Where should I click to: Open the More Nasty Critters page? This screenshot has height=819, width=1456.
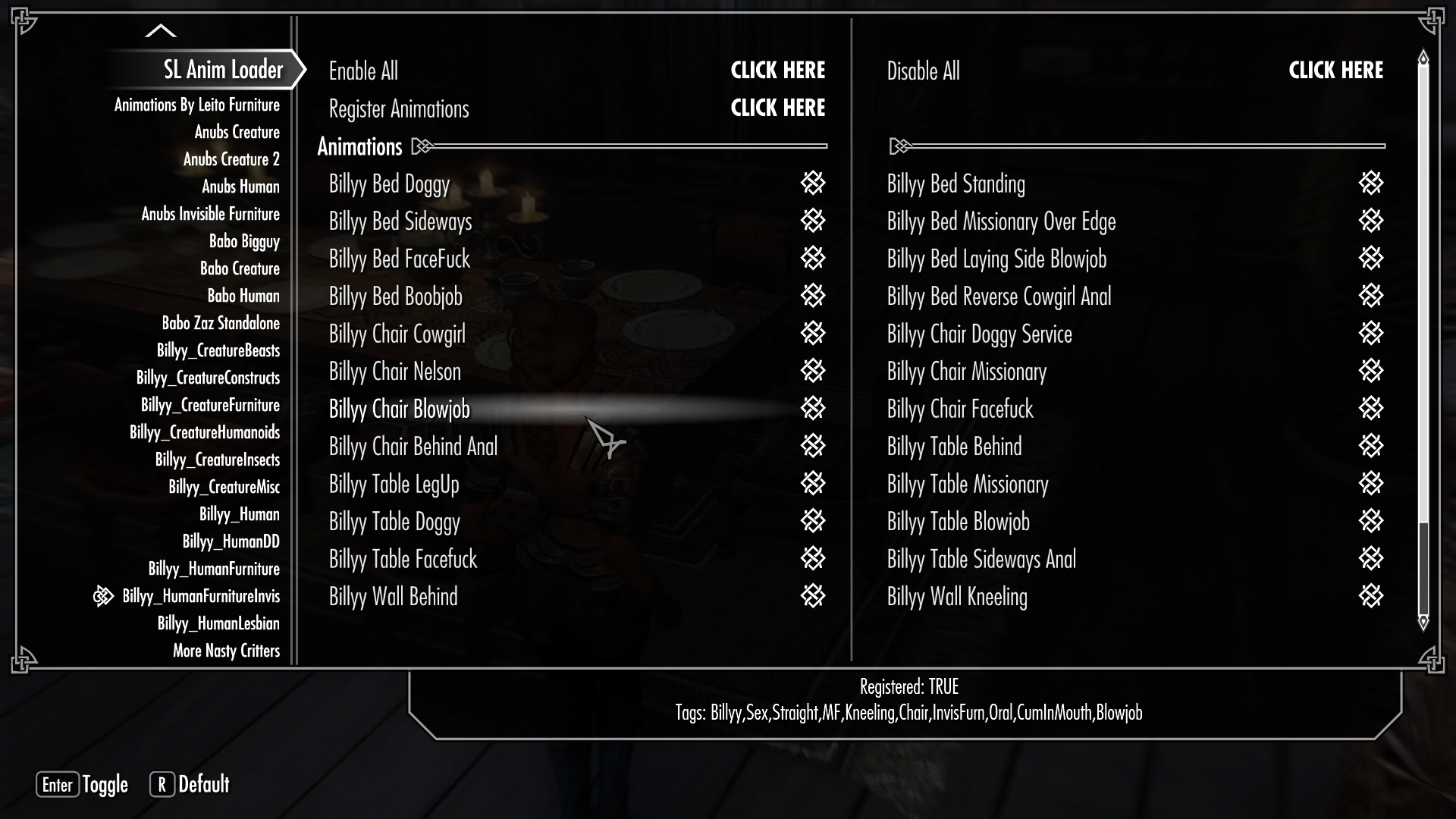(x=226, y=651)
